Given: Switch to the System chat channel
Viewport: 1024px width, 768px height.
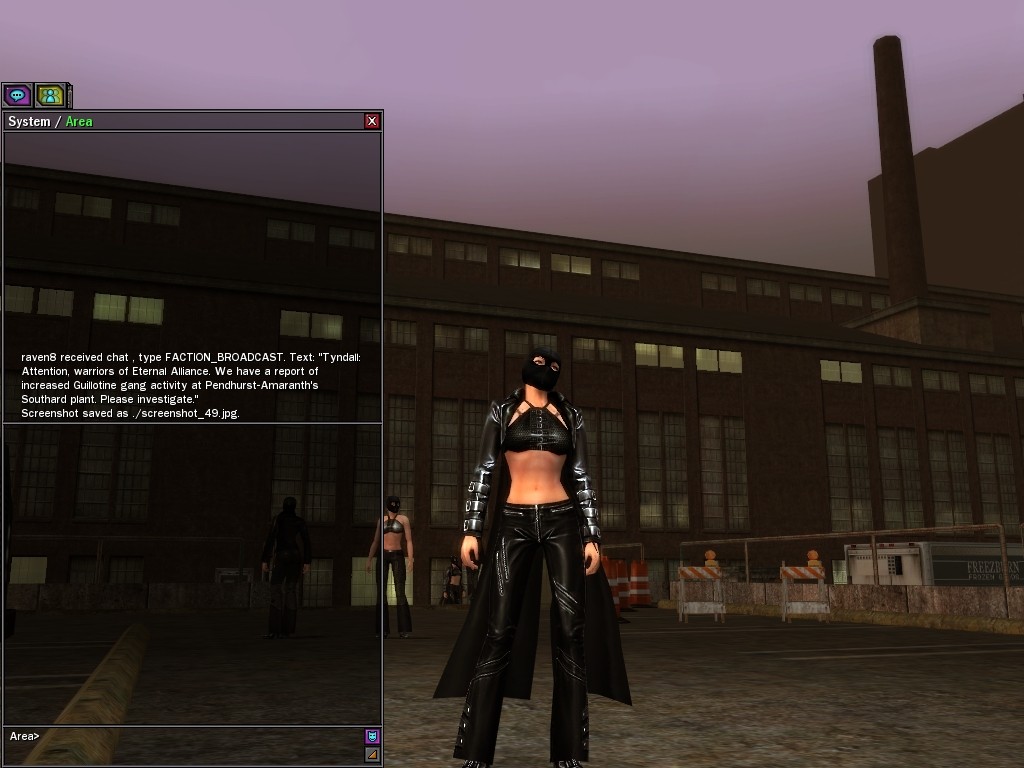Looking at the screenshot, I should [x=28, y=122].
